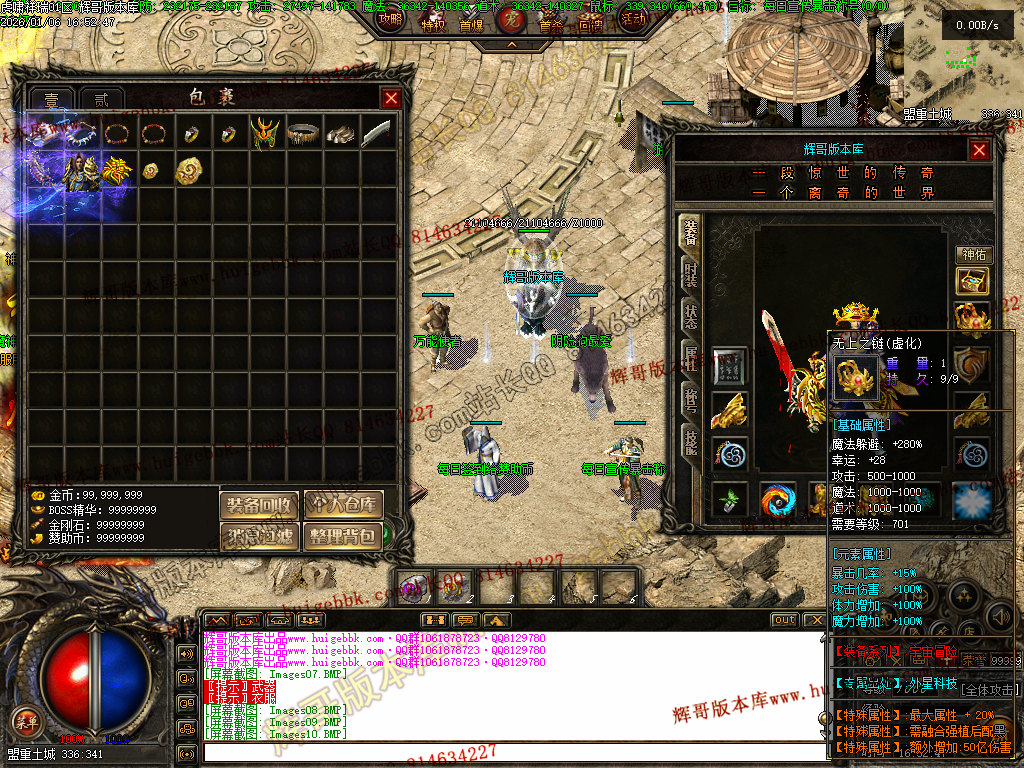Select the armored warrior costume in bag

click(x=81, y=171)
